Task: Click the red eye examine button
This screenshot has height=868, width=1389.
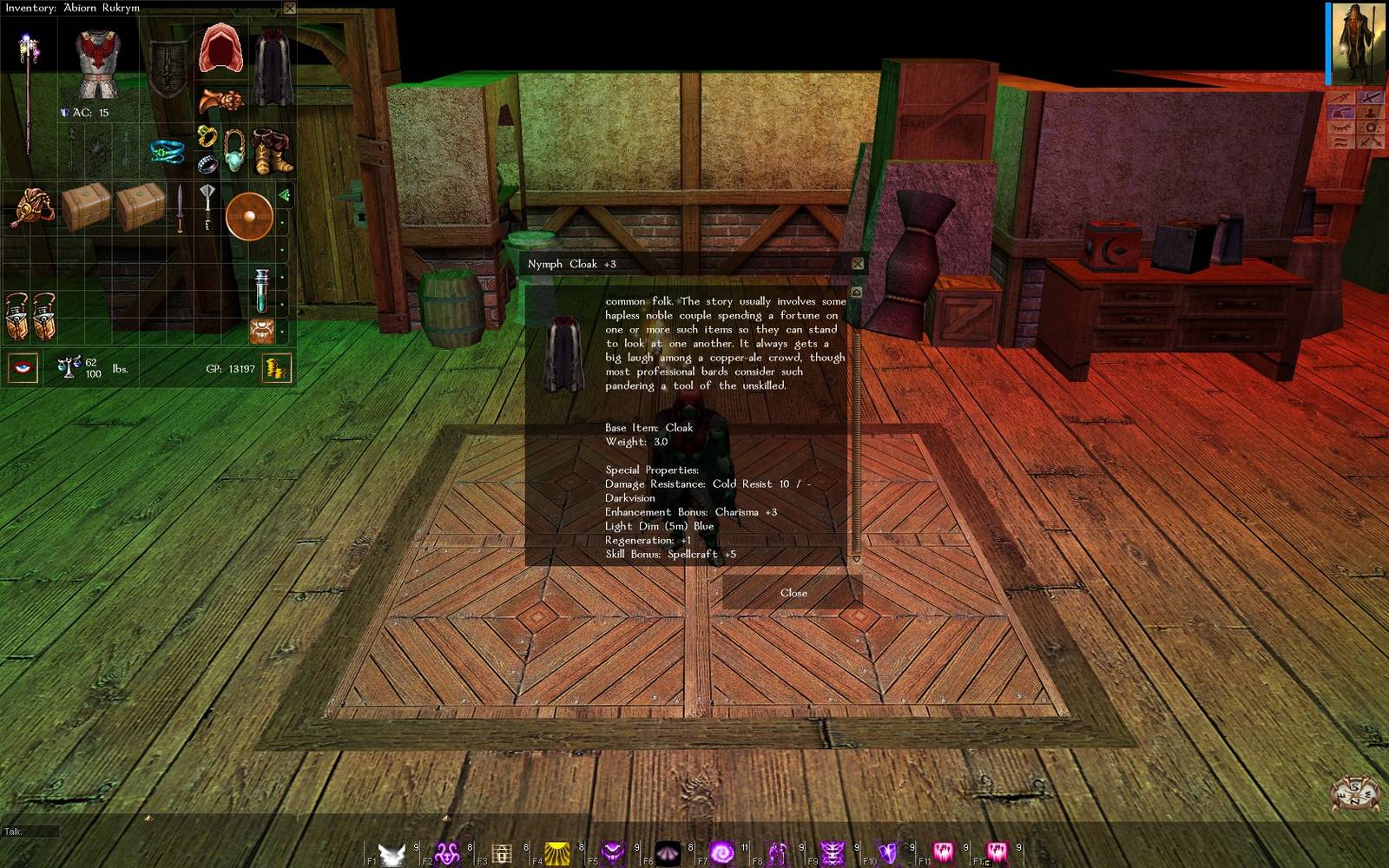Action: tap(23, 368)
